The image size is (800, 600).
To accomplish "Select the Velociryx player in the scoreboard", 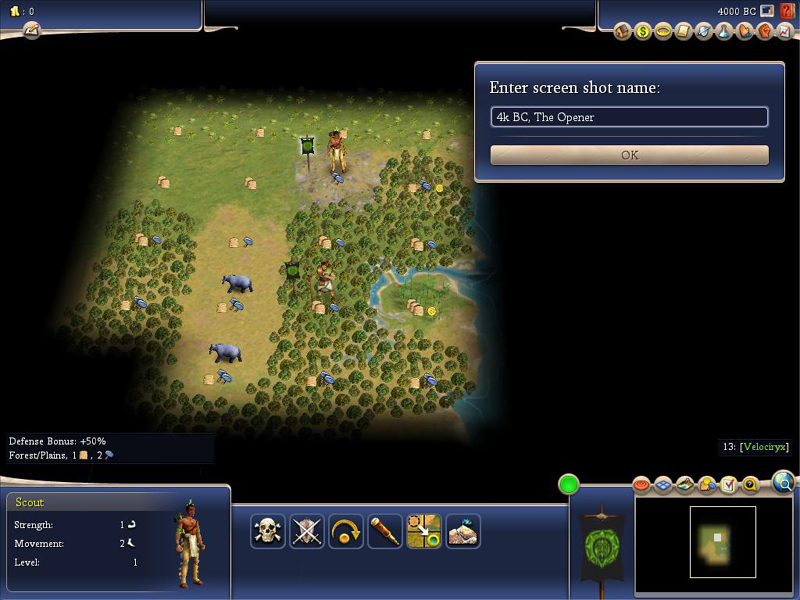I will click(x=764, y=447).
